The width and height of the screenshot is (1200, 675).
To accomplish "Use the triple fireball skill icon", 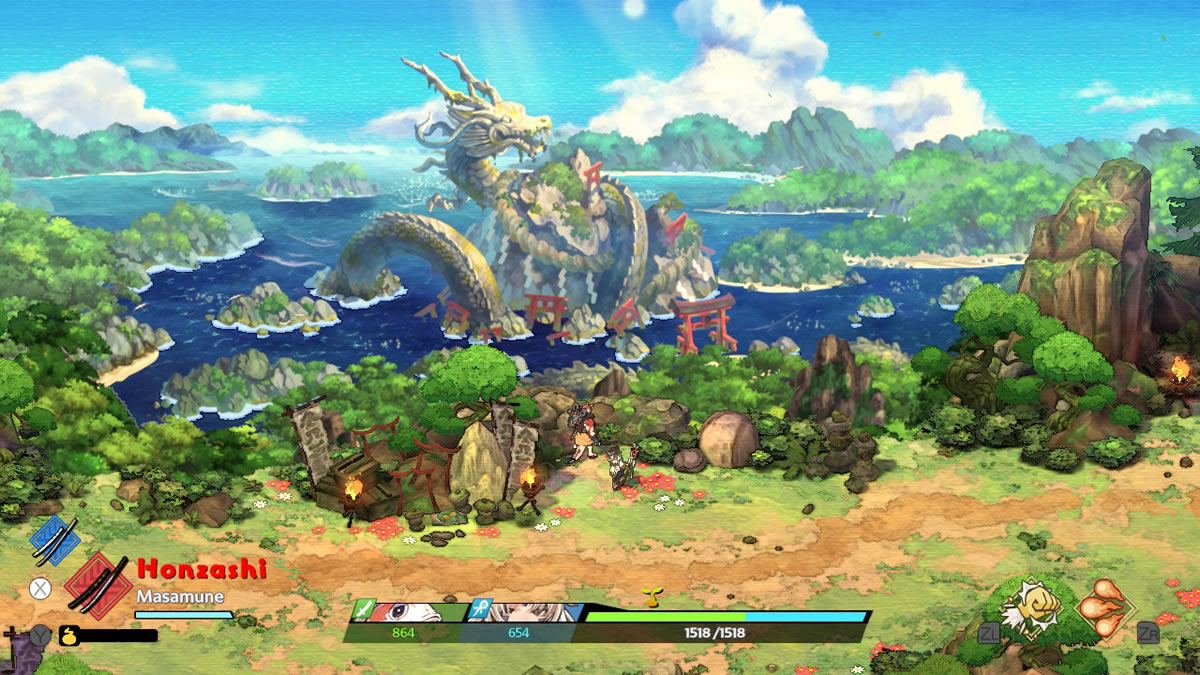I will pos(1105,606).
